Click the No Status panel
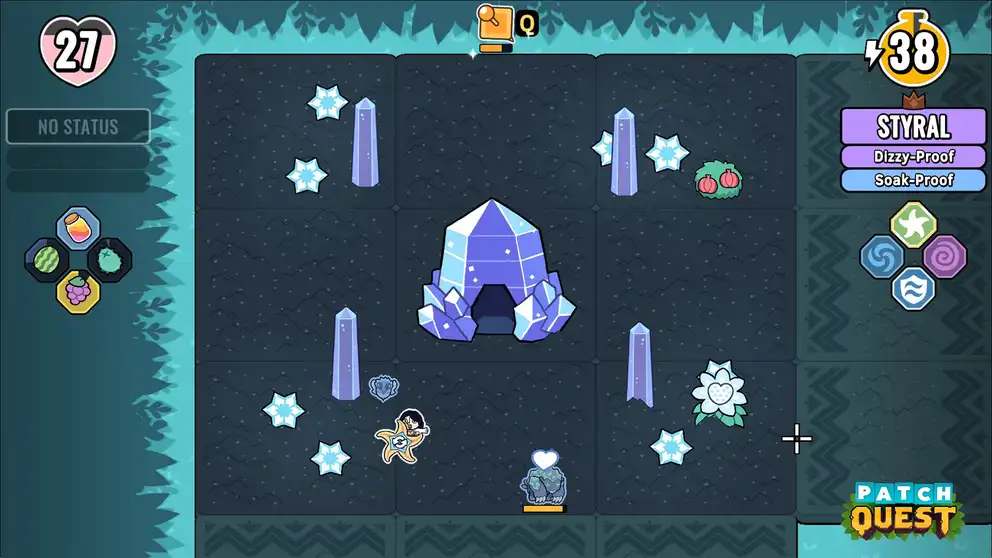 [78, 127]
